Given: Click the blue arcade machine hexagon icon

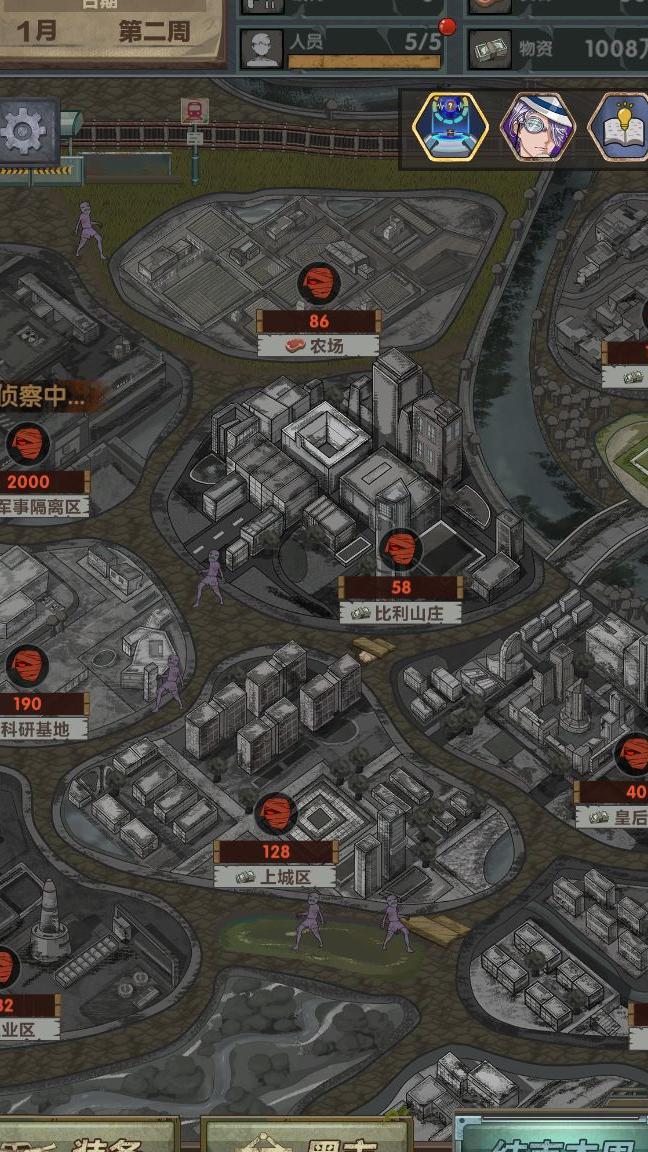Looking at the screenshot, I should tap(450, 127).
